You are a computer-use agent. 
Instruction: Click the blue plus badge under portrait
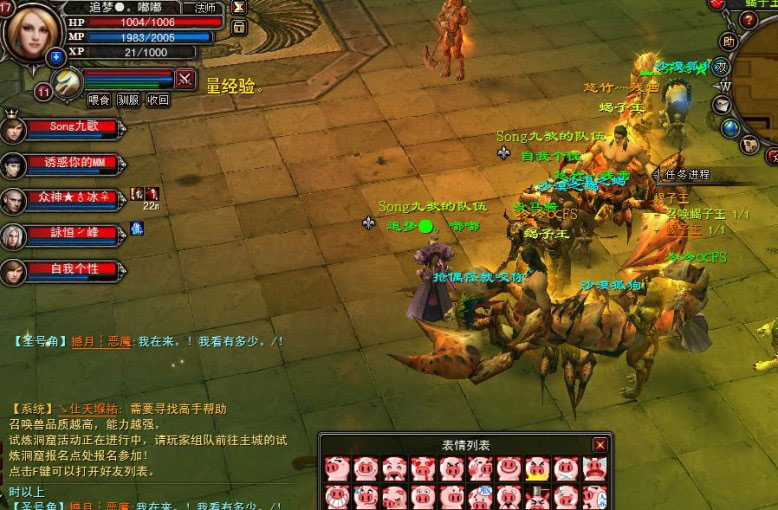click(x=56, y=57)
